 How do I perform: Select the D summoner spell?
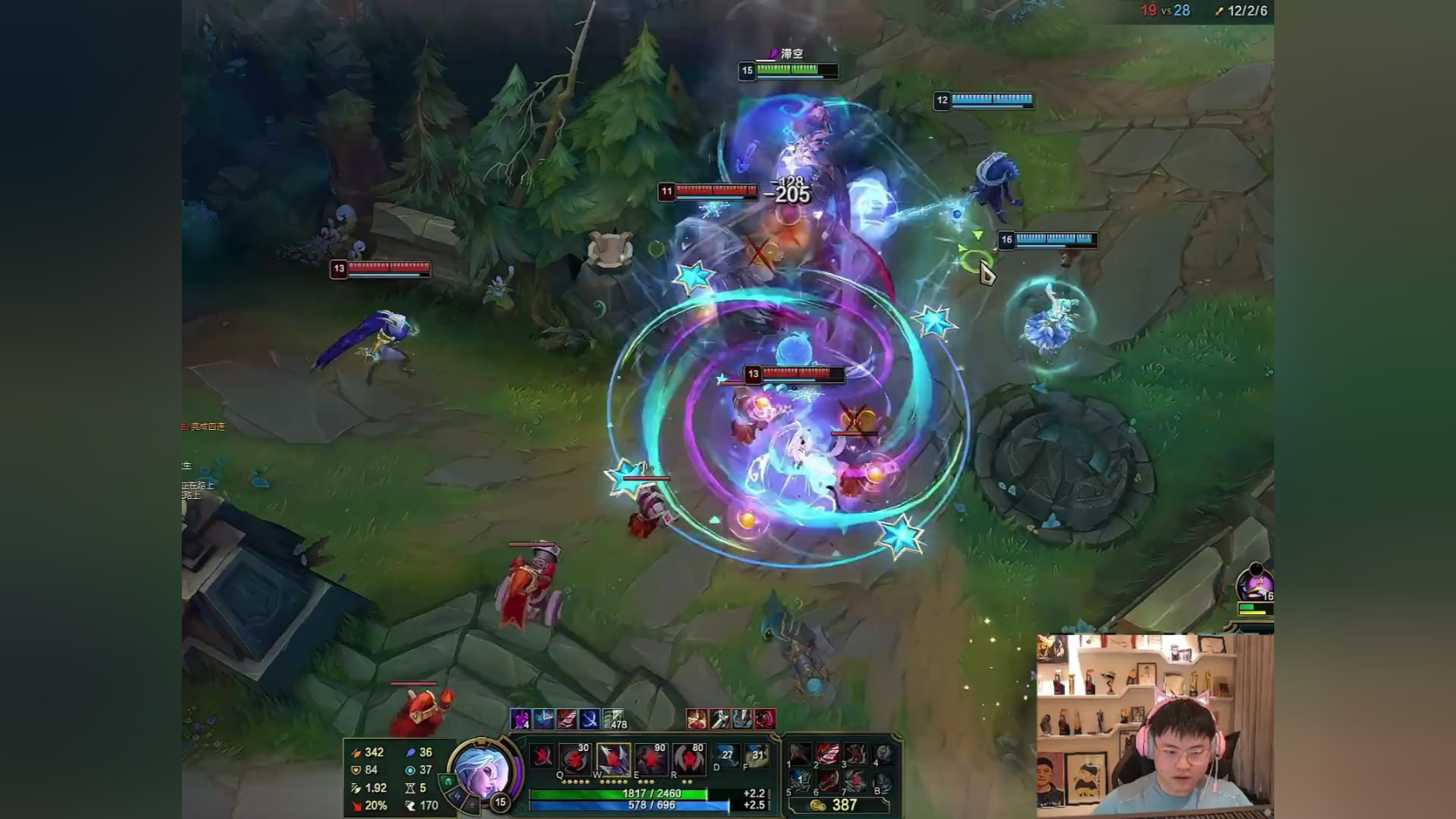pyautogui.click(x=725, y=756)
